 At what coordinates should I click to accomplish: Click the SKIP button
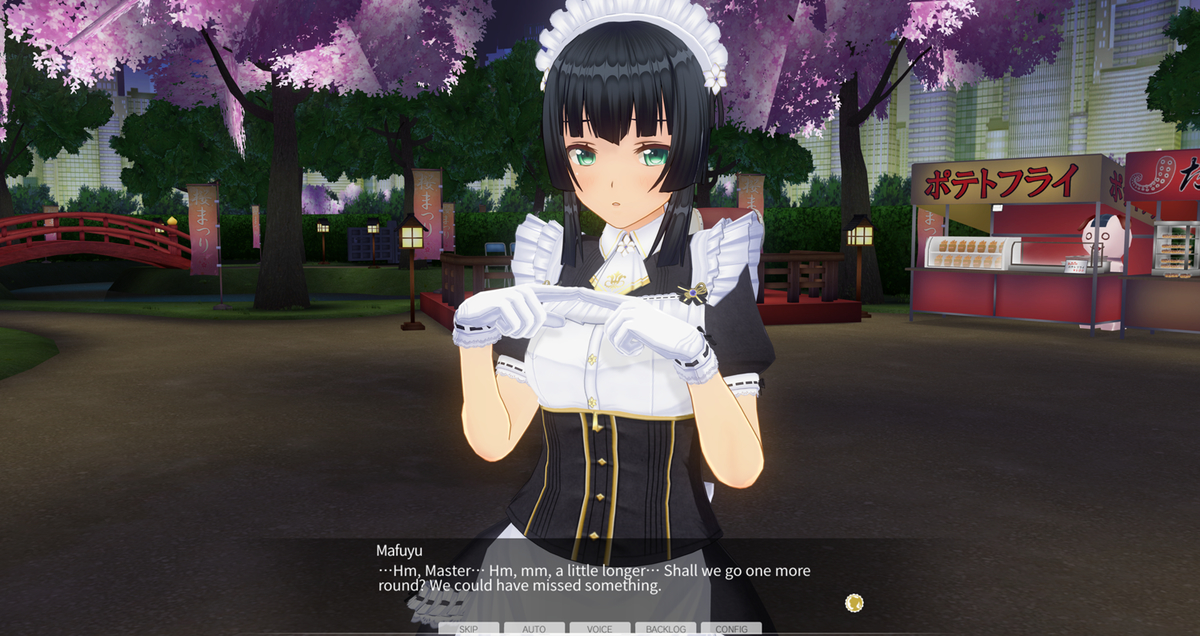pos(468,629)
